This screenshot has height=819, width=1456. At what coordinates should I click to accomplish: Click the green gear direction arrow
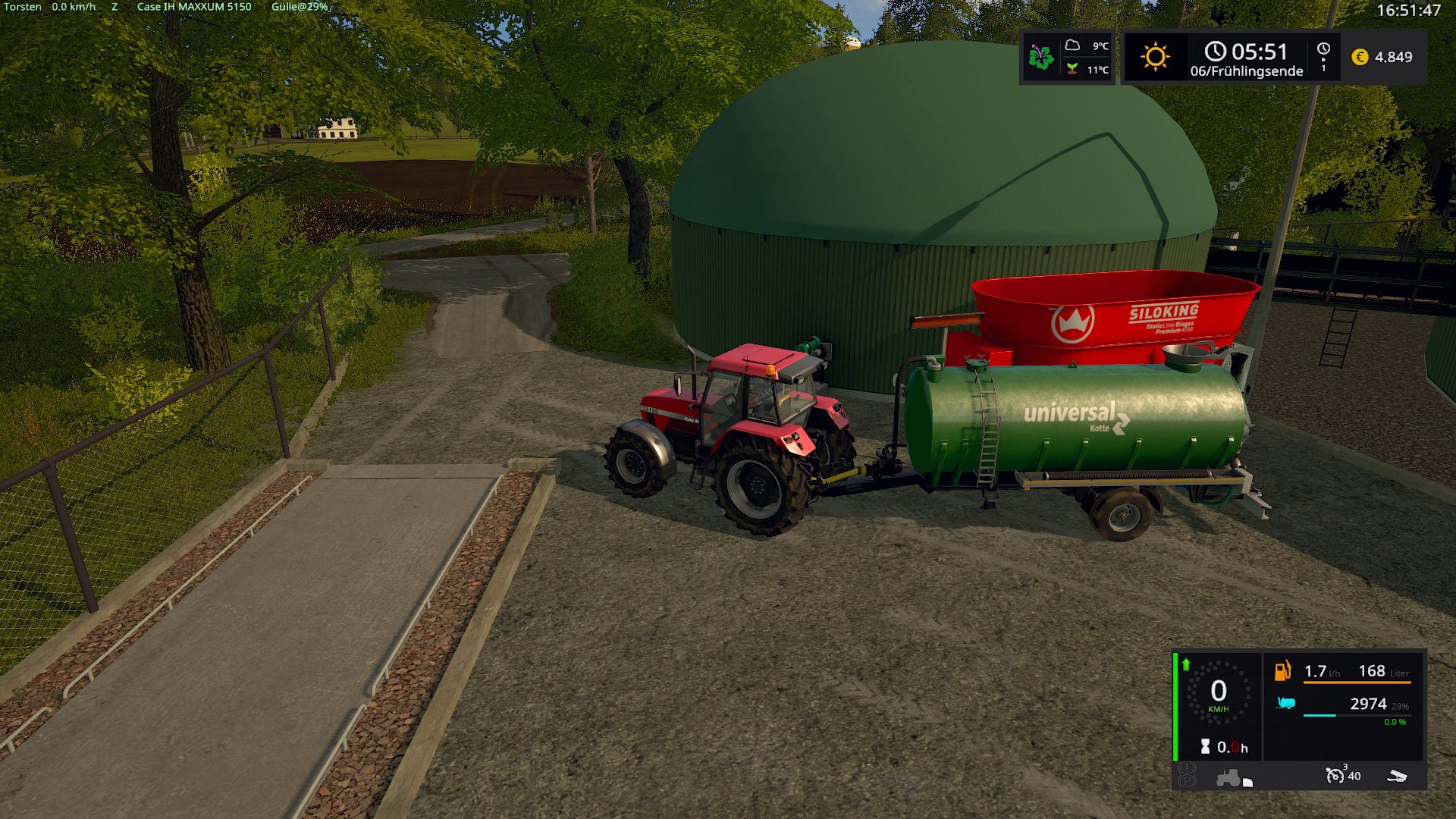pyautogui.click(x=1186, y=664)
